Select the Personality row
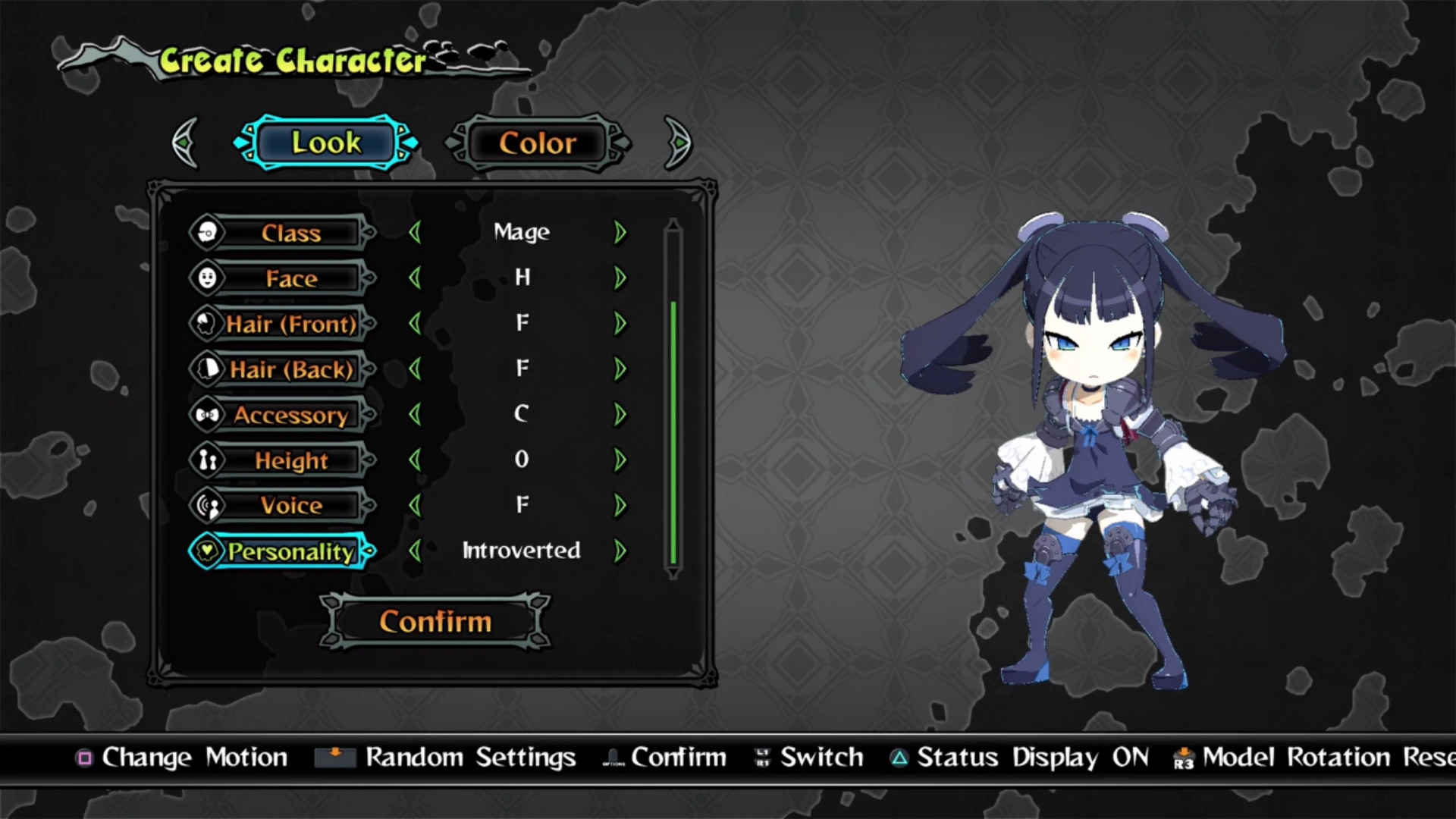The image size is (1456, 819). 290,551
